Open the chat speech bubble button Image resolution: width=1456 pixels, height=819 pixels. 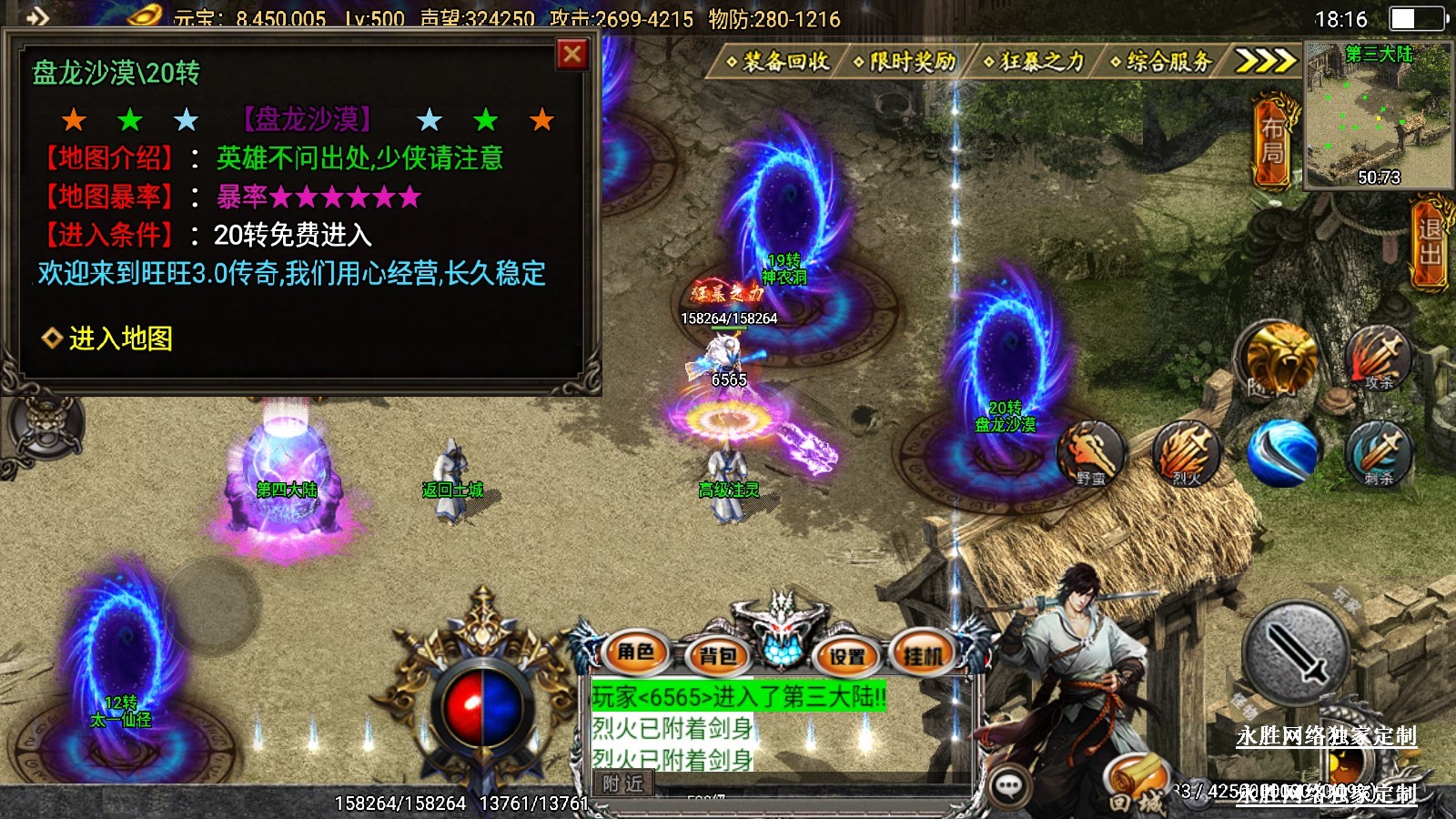pyautogui.click(x=1008, y=786)
